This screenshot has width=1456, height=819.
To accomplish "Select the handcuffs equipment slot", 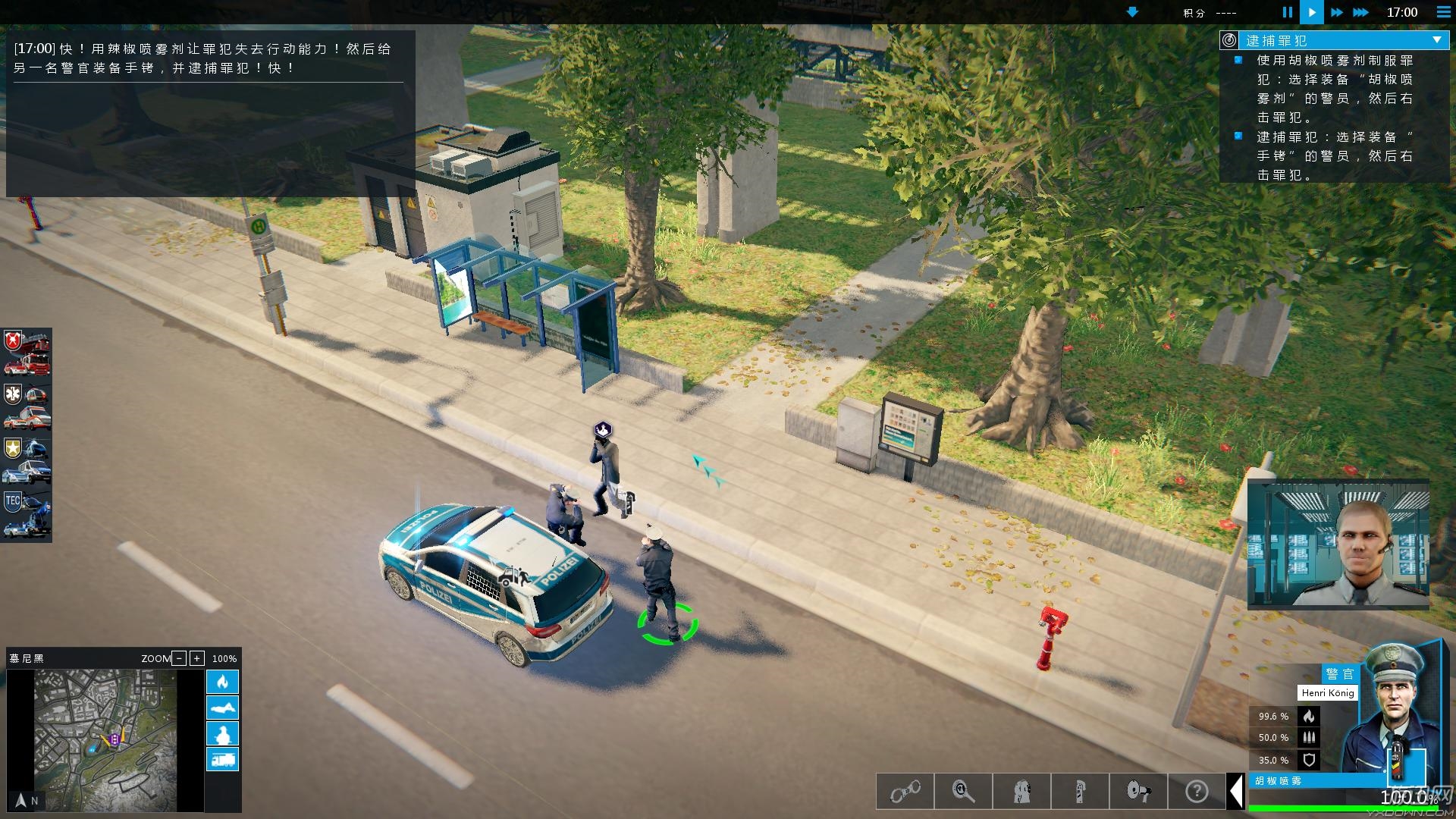I will (905, 792).
